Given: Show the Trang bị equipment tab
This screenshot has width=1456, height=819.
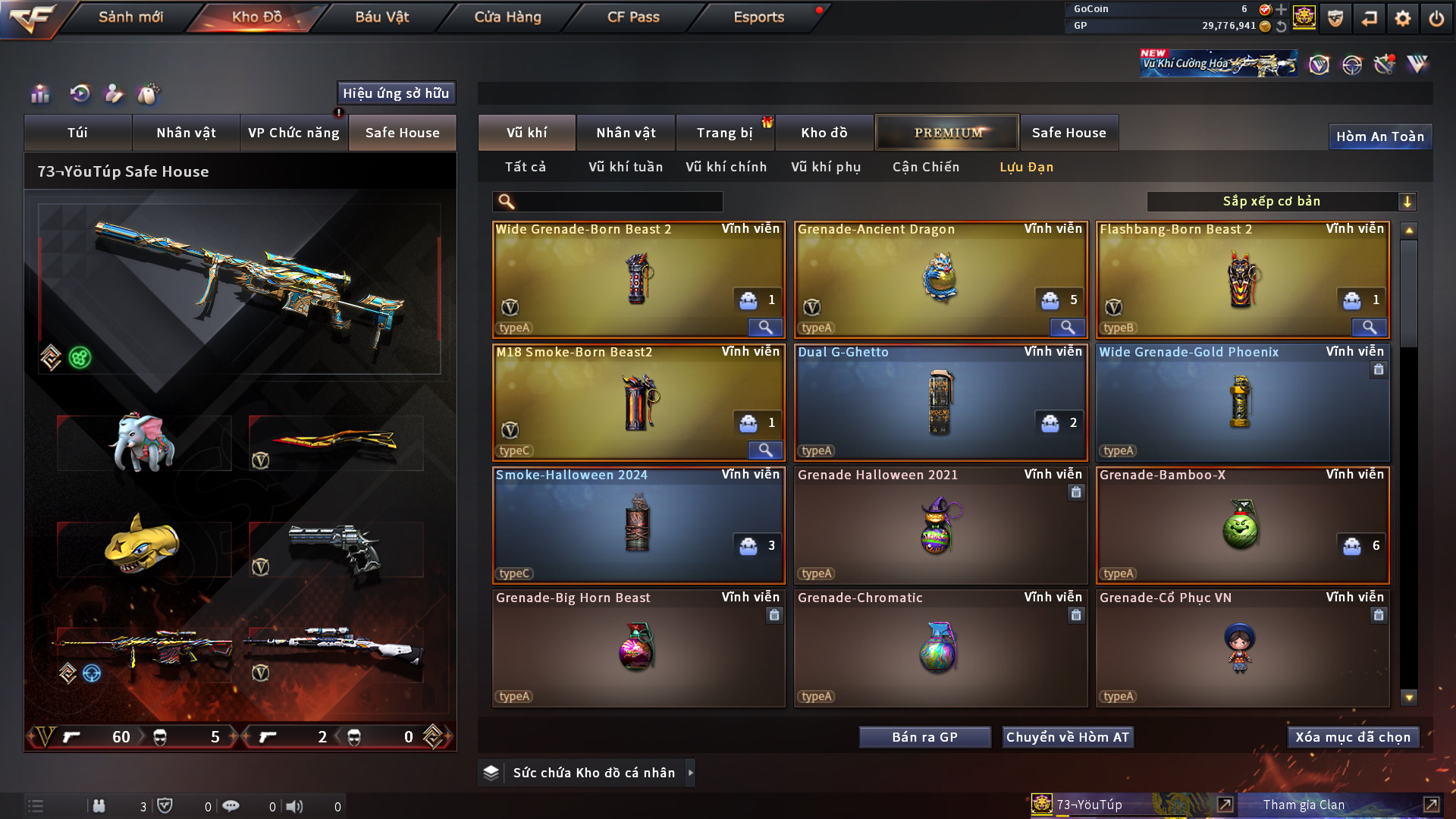Looking at the screenshot, I should 724,133.
